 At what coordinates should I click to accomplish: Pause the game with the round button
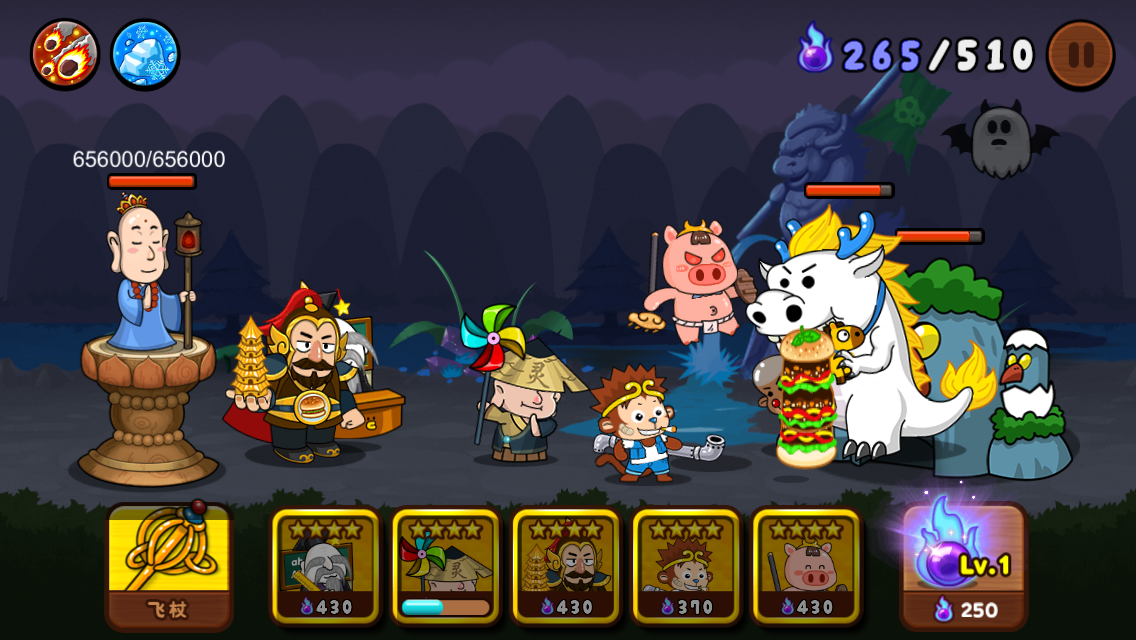(x=1081, y=54)
